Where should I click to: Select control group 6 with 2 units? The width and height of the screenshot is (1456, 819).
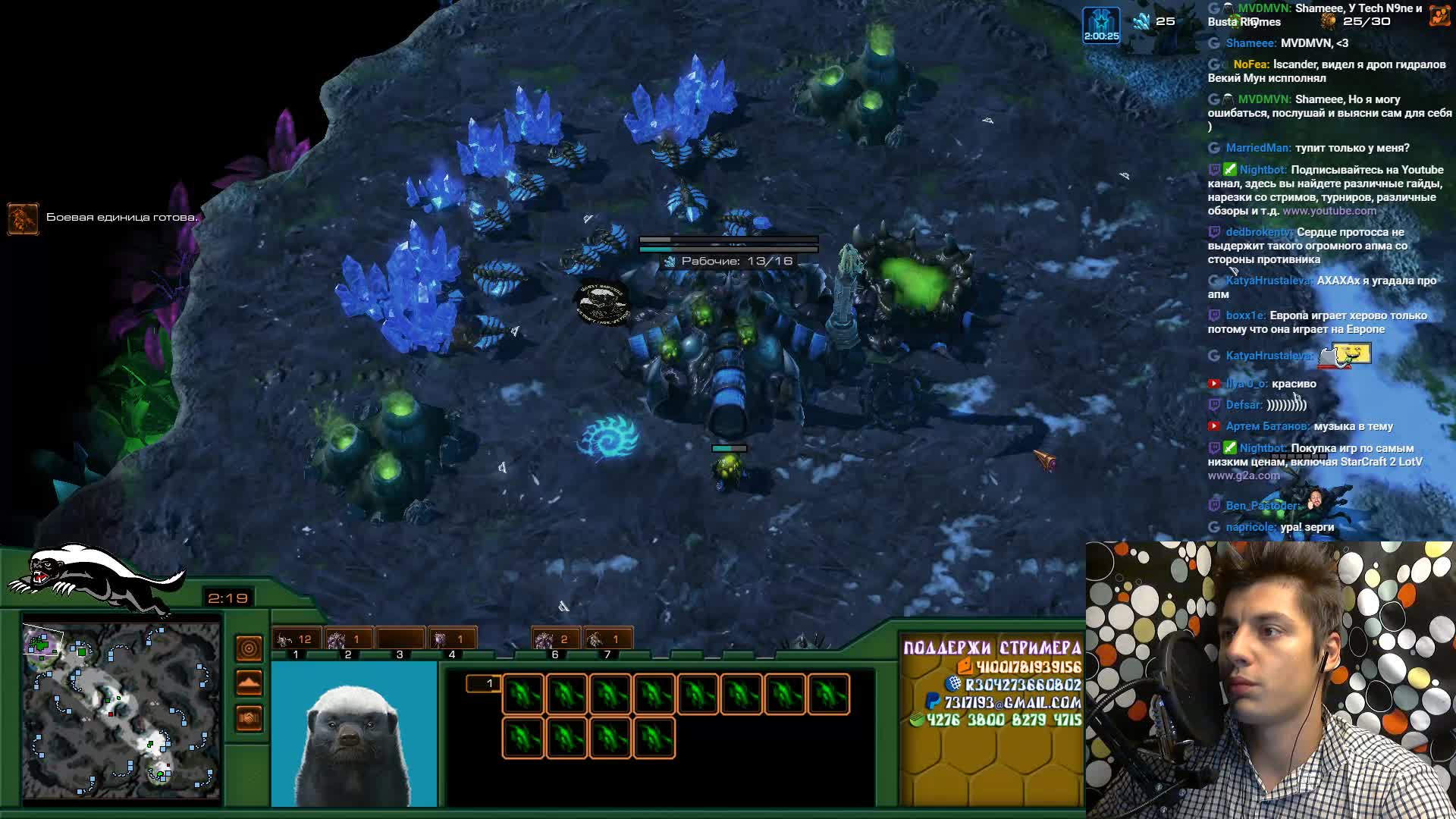(555, 640)
